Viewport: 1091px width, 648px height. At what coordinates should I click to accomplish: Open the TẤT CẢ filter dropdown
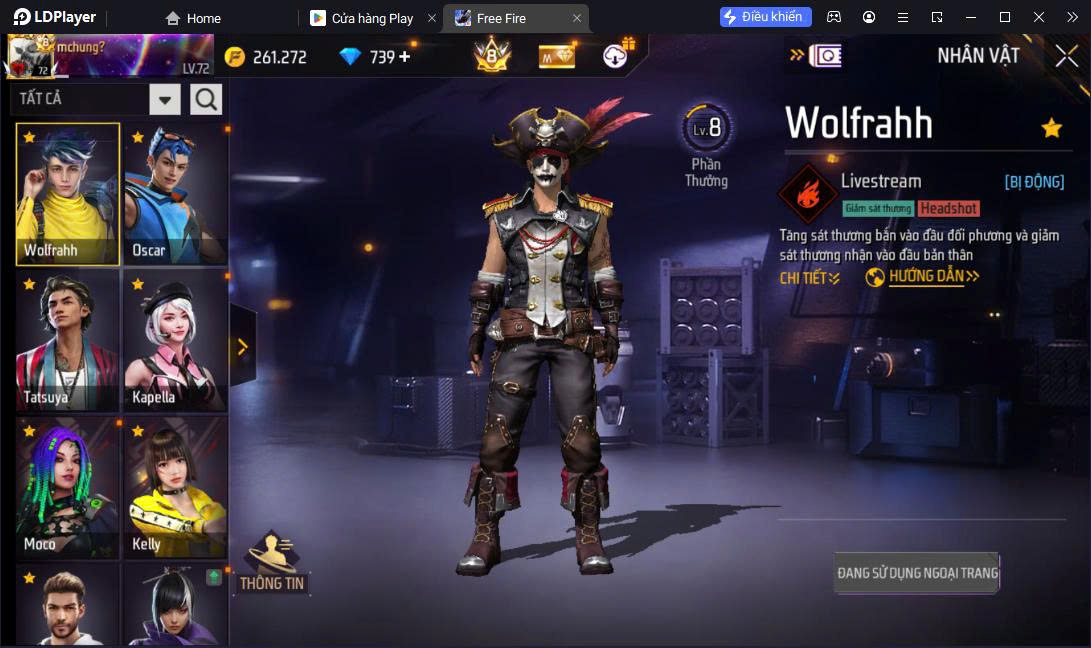point(165,99)
